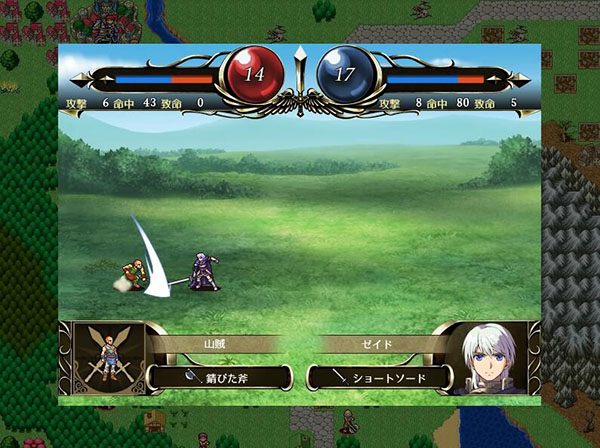600x448 pixels.
Task: Click the 山賊 bandit portrait
Action: point(109,358)
